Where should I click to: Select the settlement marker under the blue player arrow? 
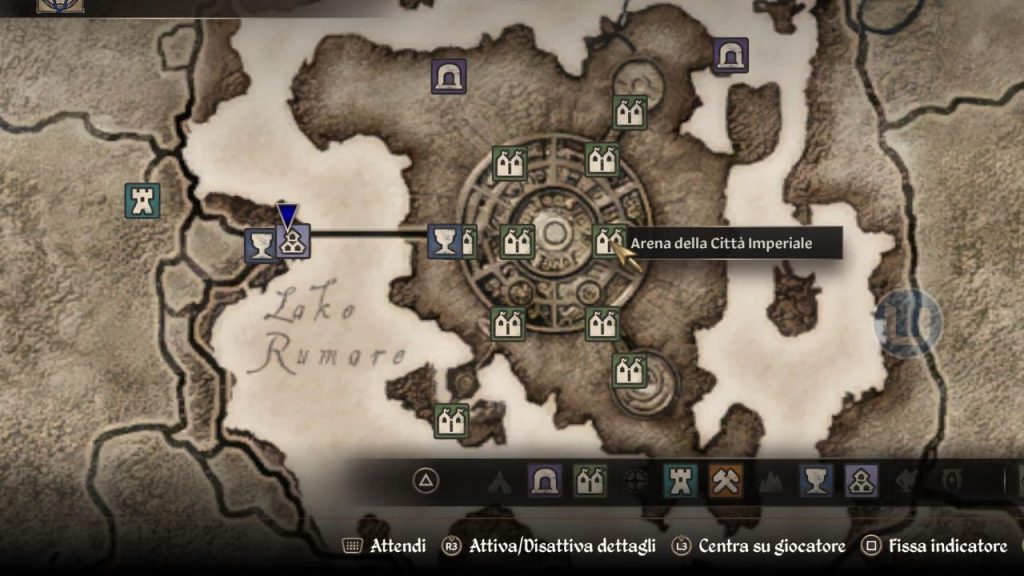coord(293,241)
